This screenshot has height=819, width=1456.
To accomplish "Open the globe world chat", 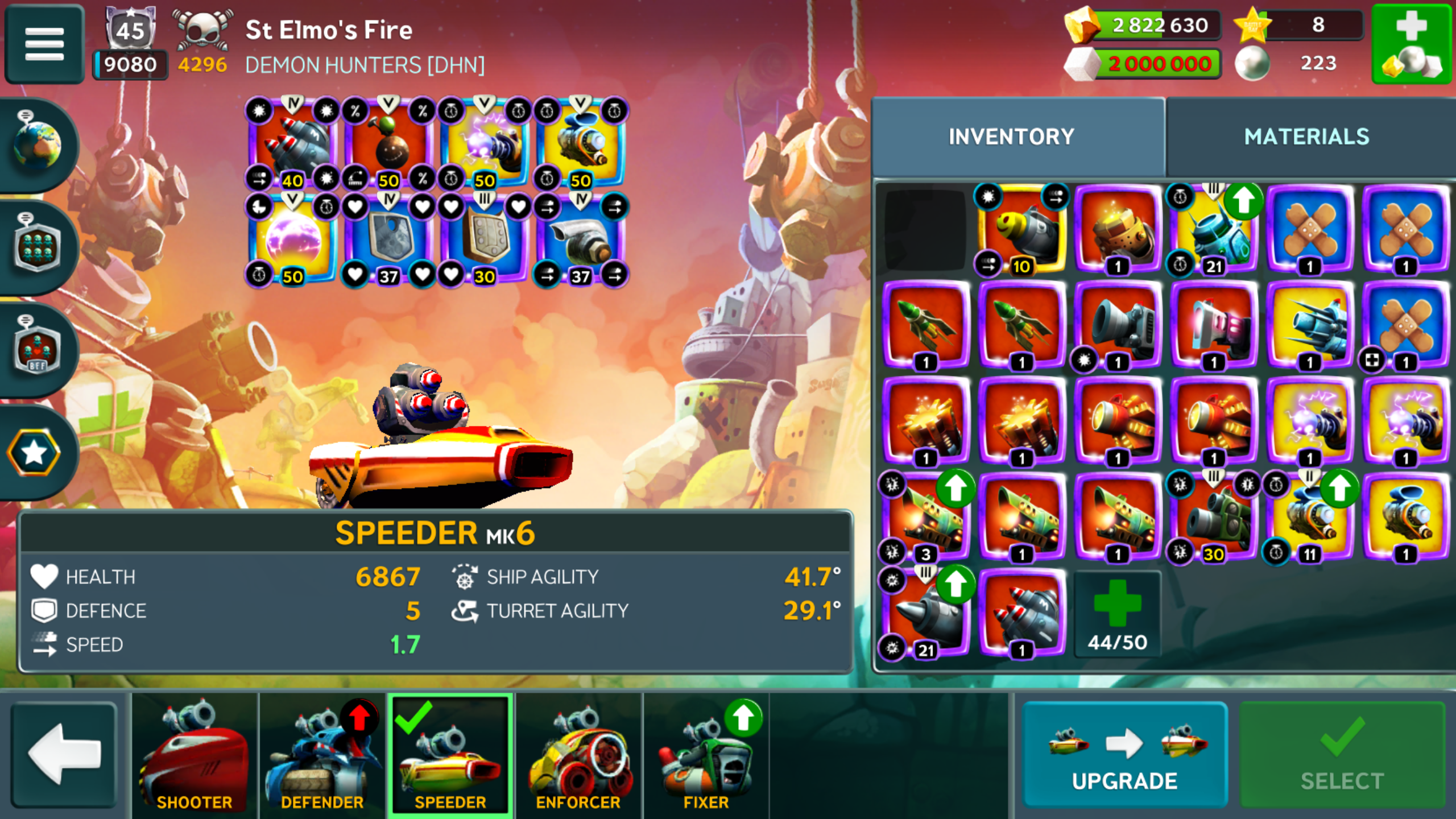I will click(x=38, y=144).
